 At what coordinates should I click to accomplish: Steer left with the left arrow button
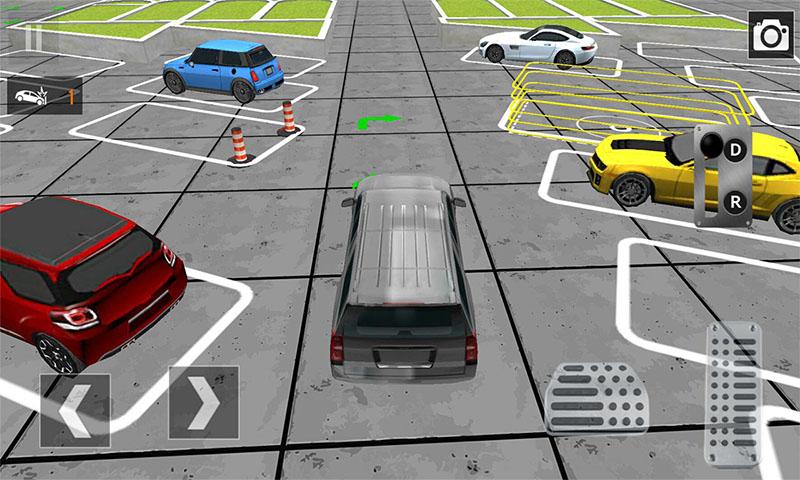point(75,410)
